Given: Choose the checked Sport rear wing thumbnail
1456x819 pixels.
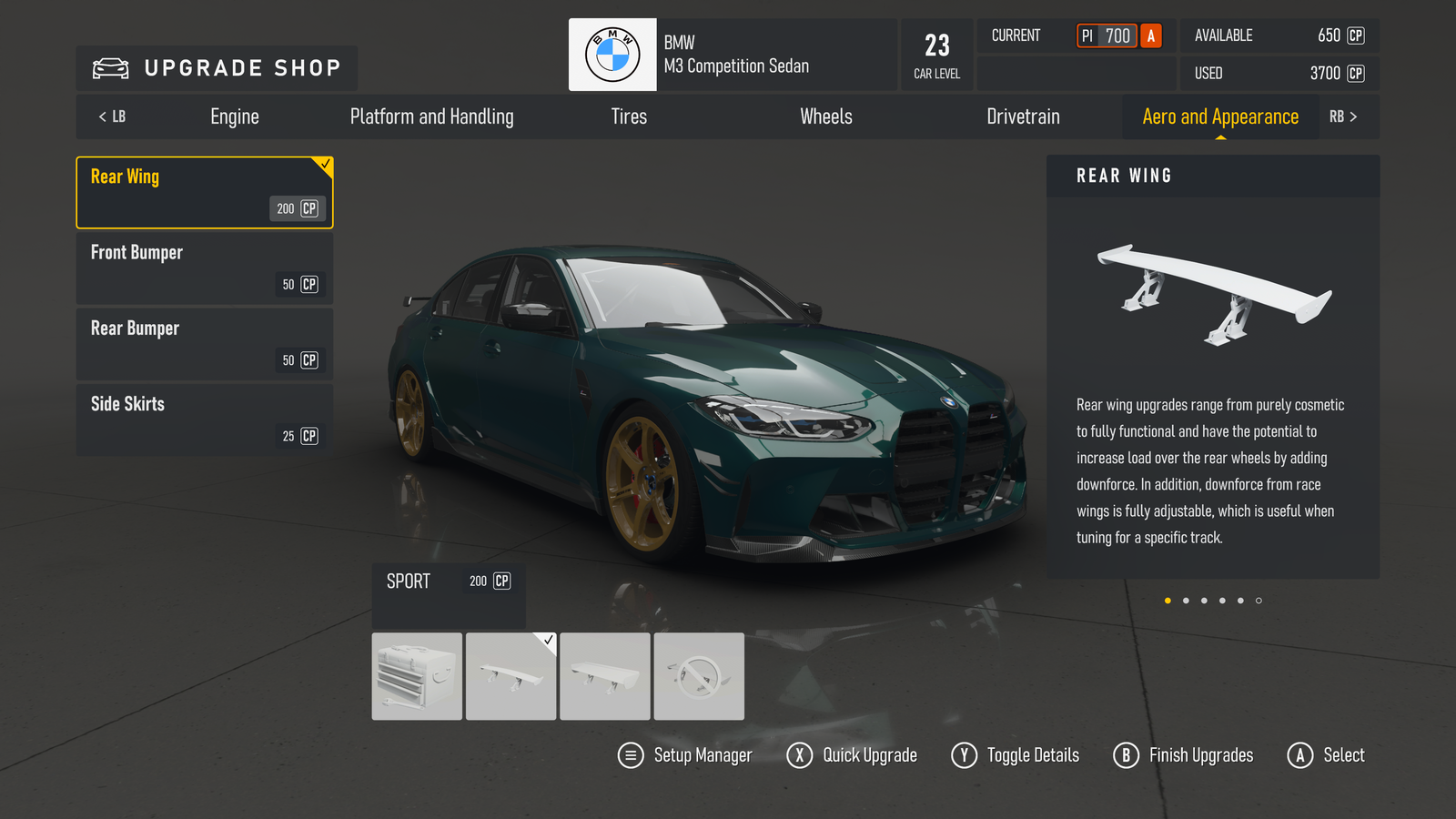Looking at the screenshot, I should point(511,676).
